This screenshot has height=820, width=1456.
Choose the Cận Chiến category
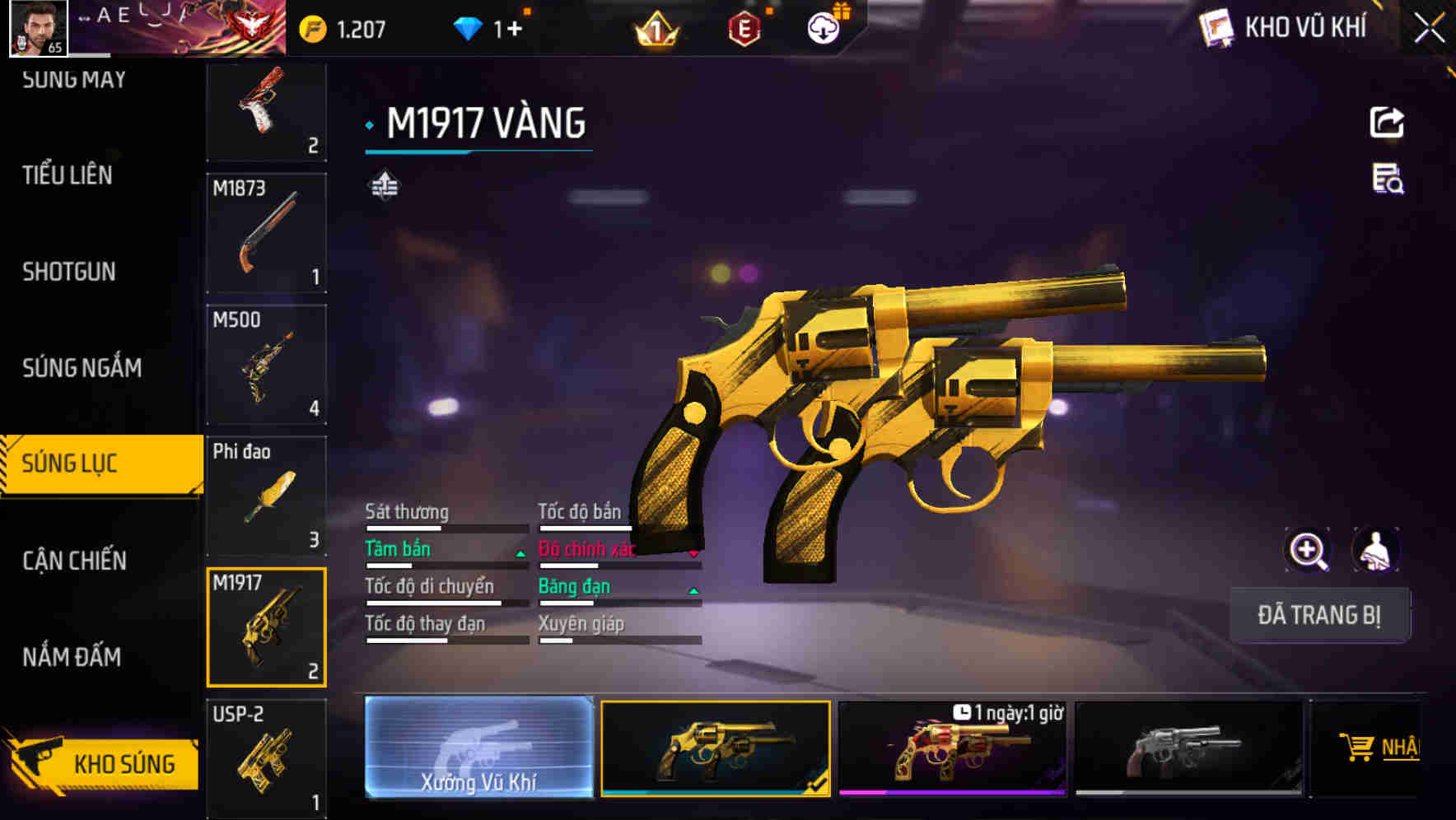click(x=74, y=561)
